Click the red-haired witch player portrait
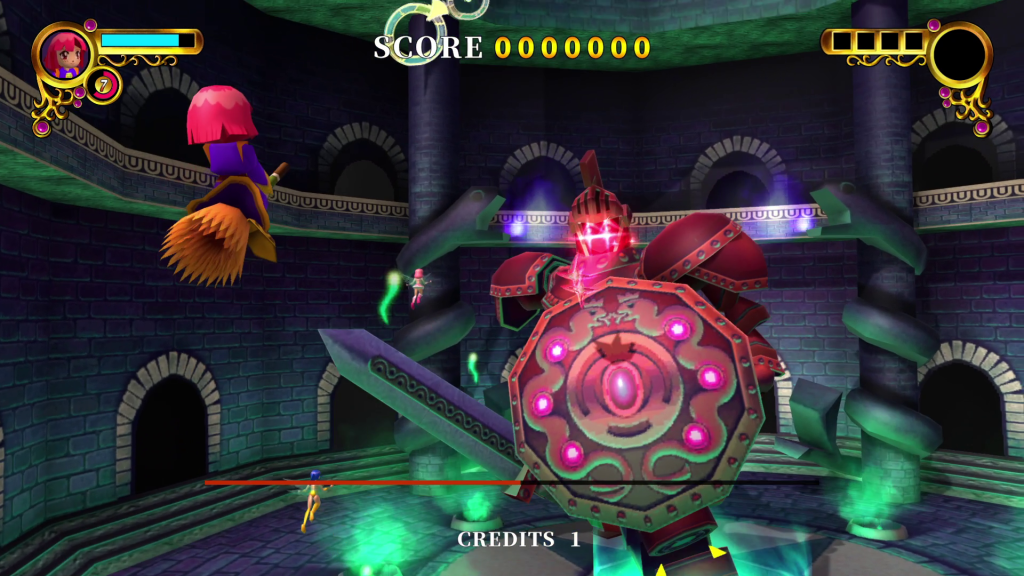This screenshot has height=576, width=1024. [66, 56]
